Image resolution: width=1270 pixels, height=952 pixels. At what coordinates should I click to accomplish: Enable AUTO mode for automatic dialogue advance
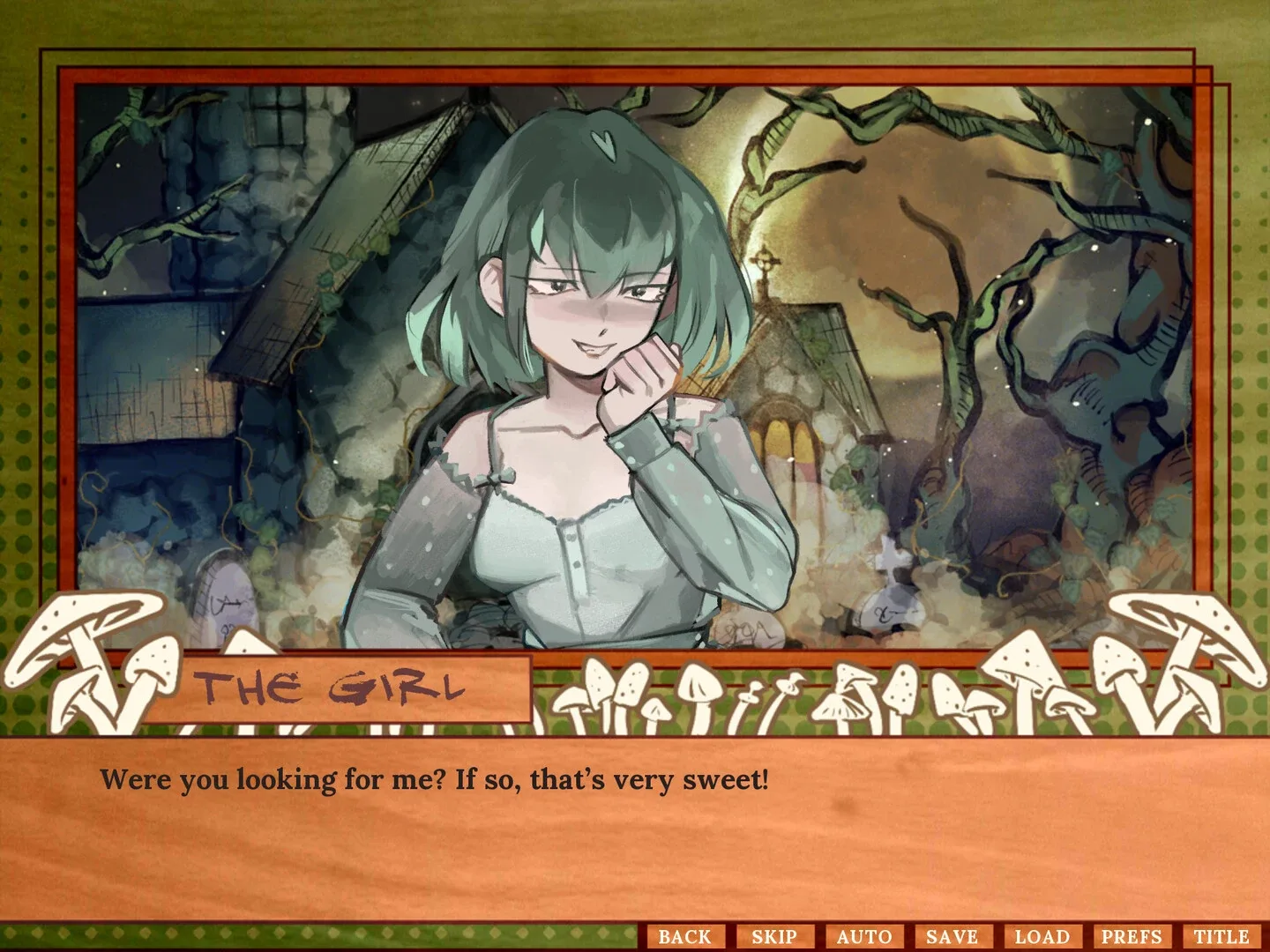coord(865,936)
